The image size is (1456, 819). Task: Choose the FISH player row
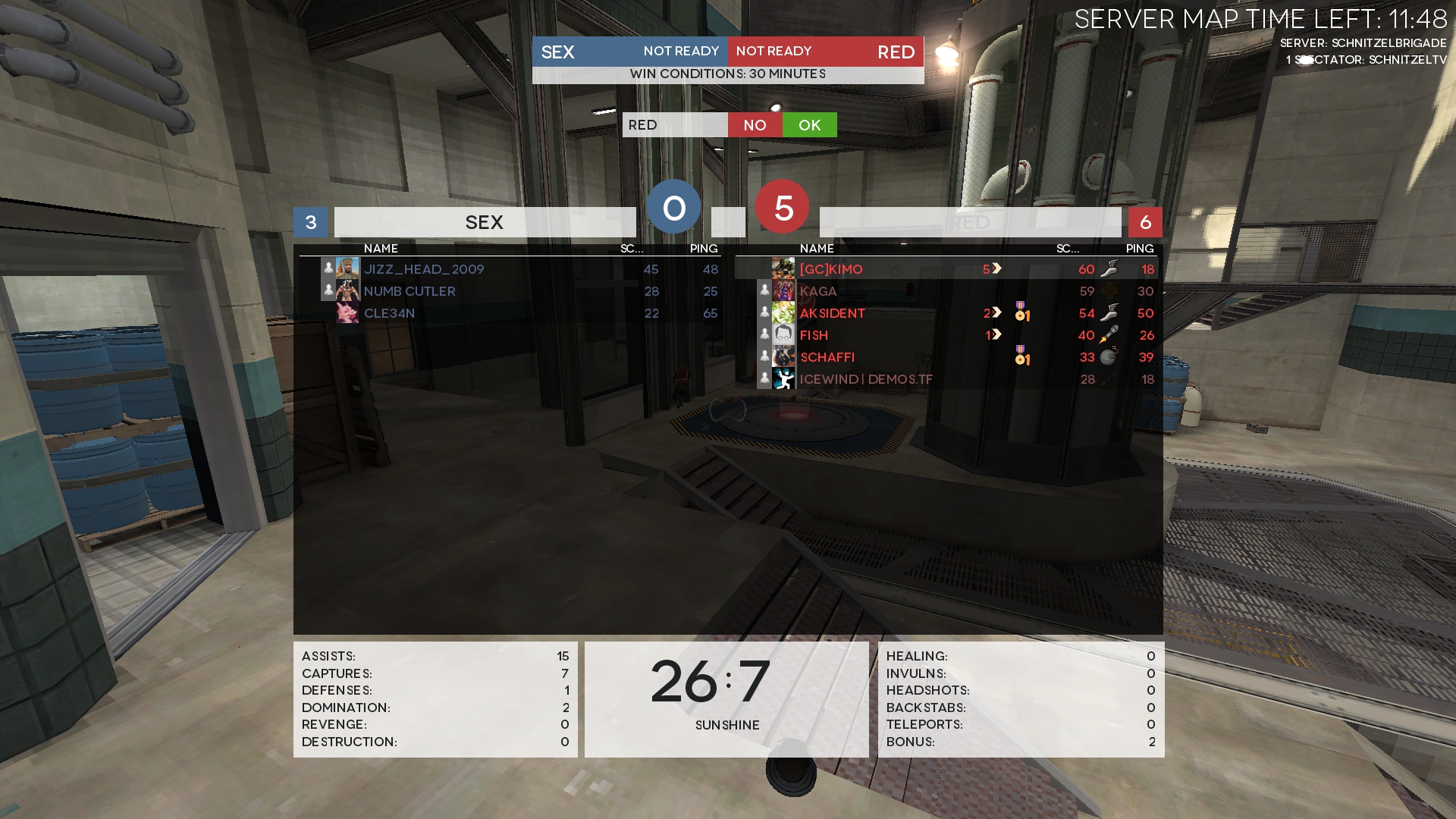(814, 335)
